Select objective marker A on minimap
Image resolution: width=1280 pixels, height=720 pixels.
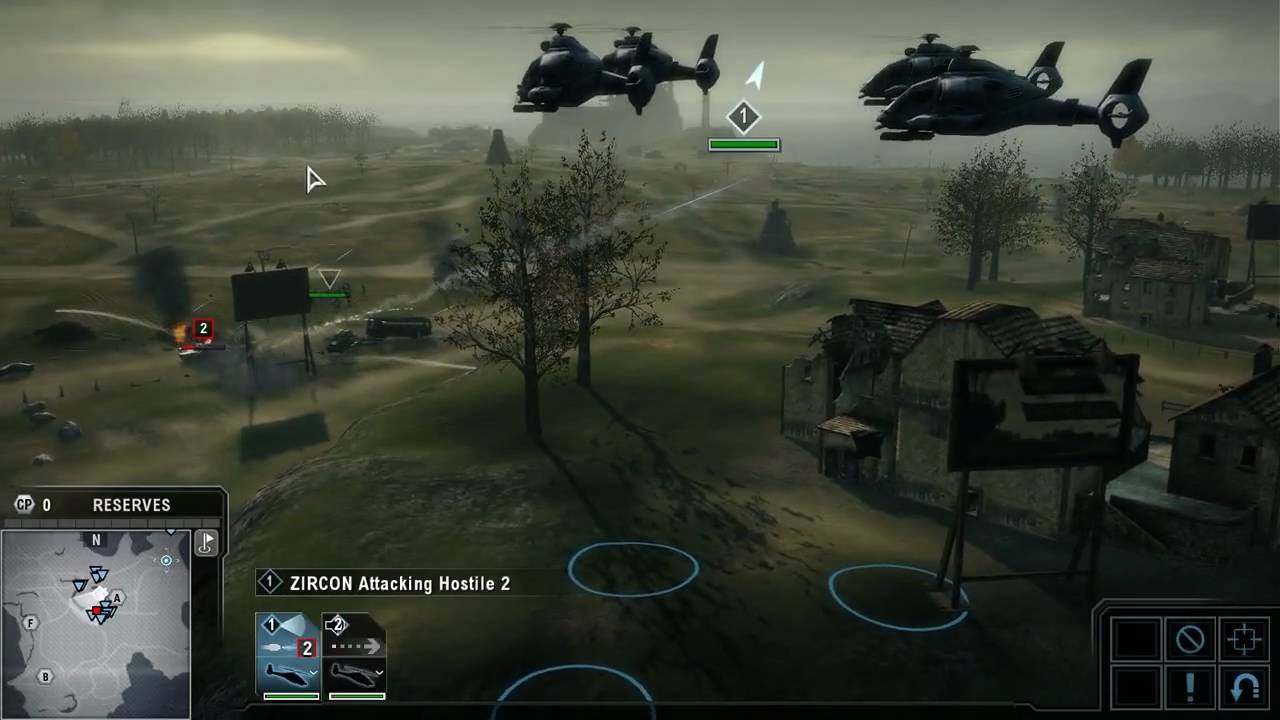(117, 598)
